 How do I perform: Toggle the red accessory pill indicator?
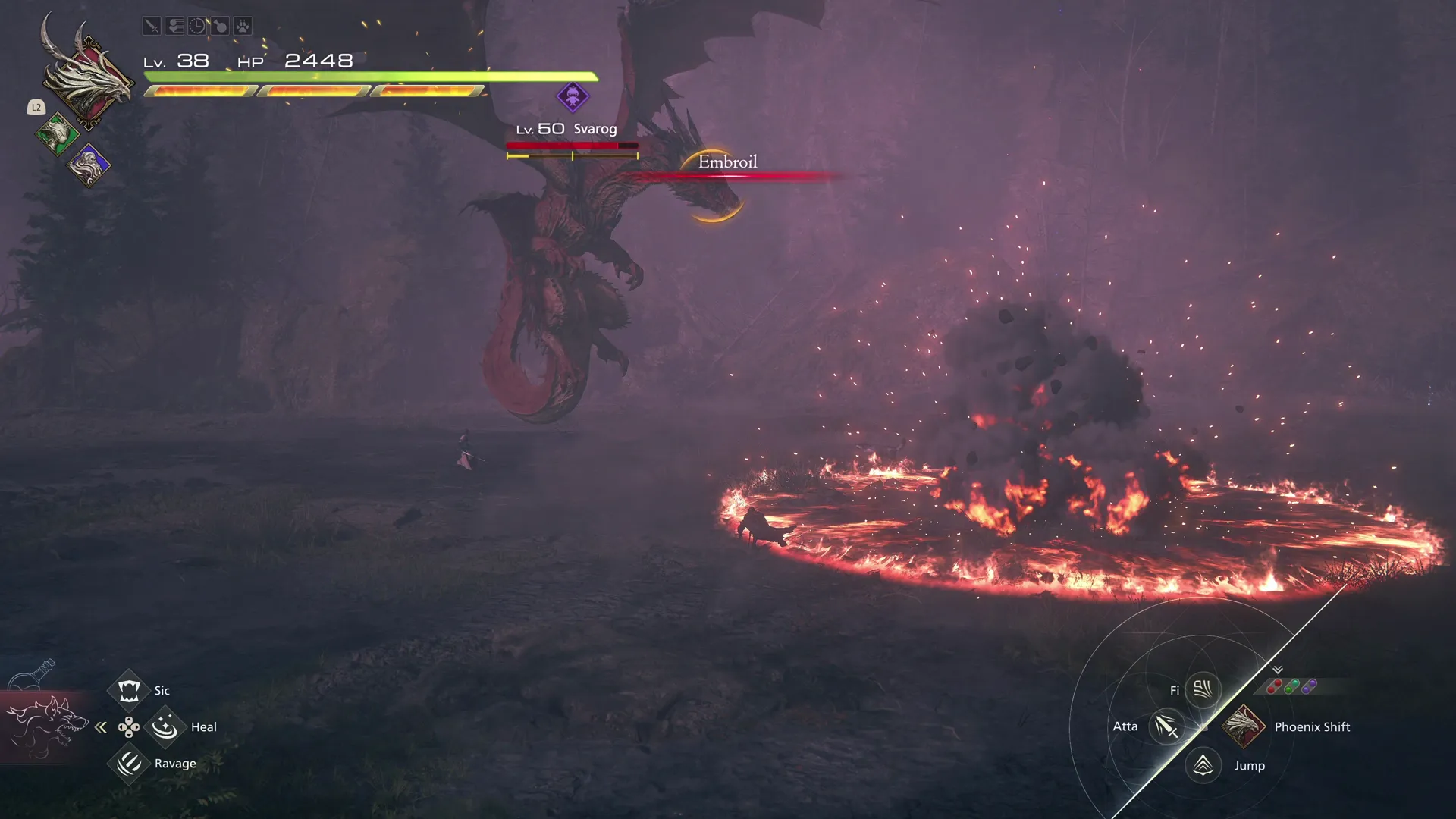click(x=1276, y=686)
